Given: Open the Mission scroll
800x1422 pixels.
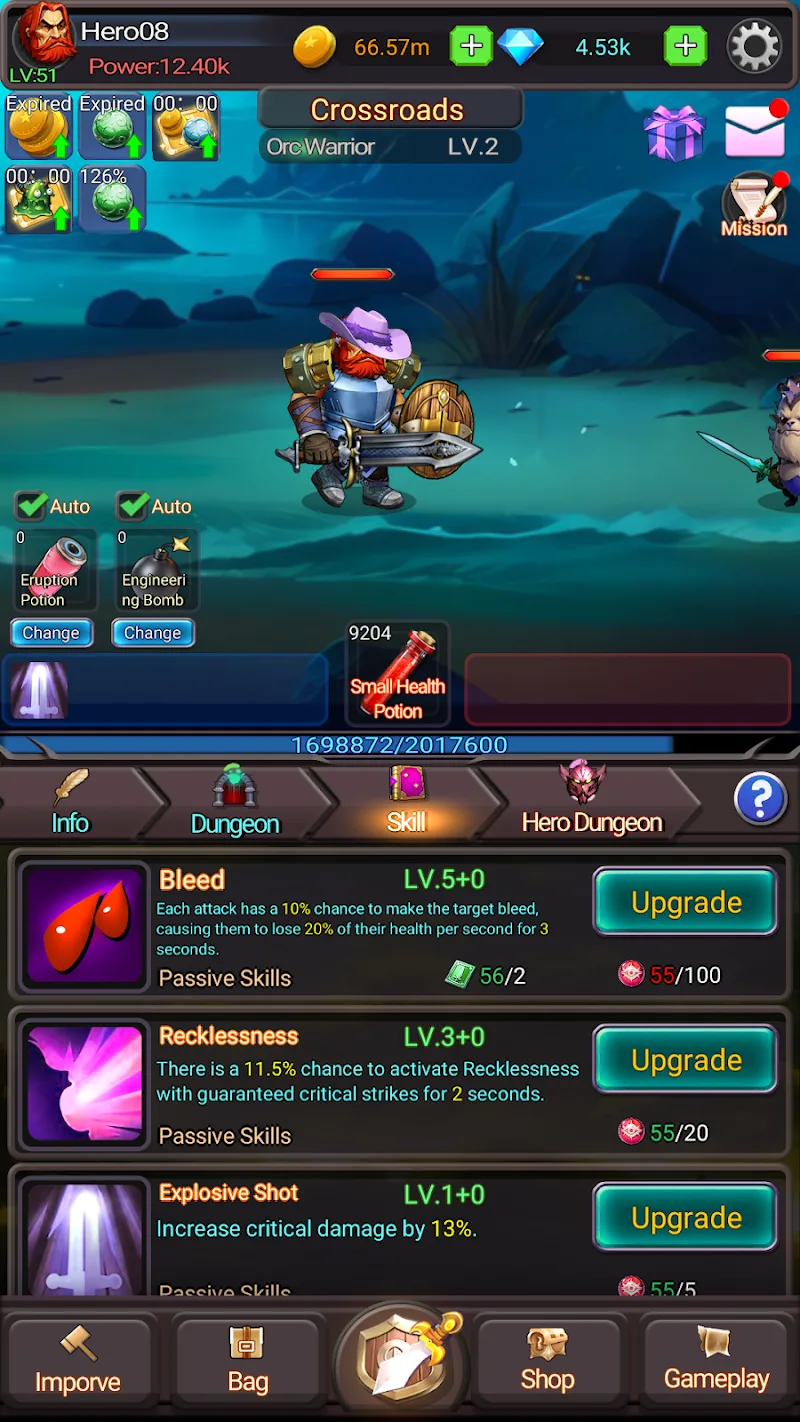Looking at the screenshot, I should pos(754,205).
